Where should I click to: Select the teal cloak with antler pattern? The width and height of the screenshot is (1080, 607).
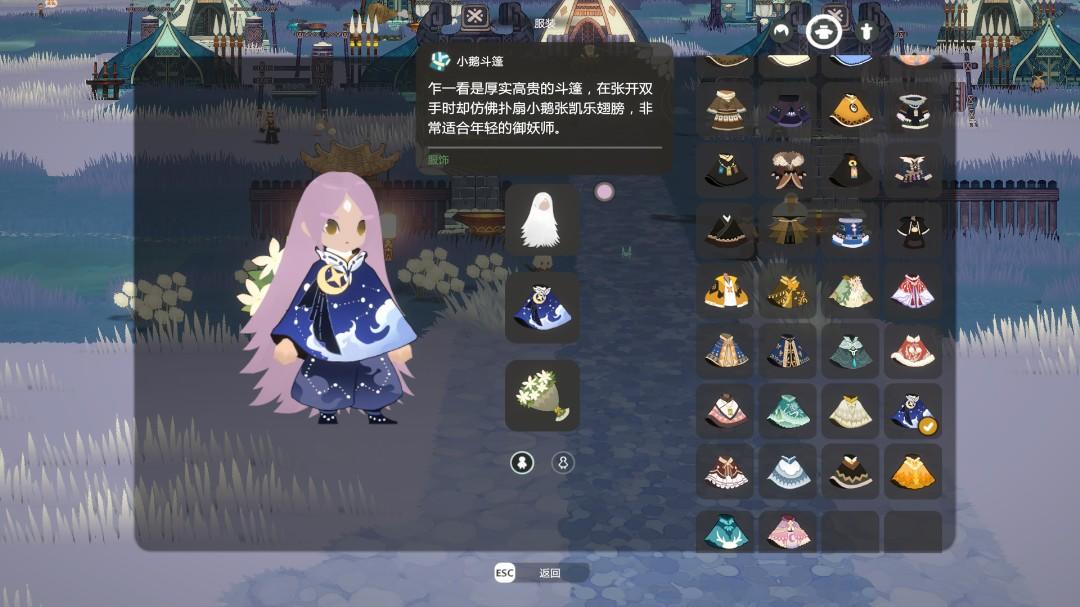pos(725,531)
